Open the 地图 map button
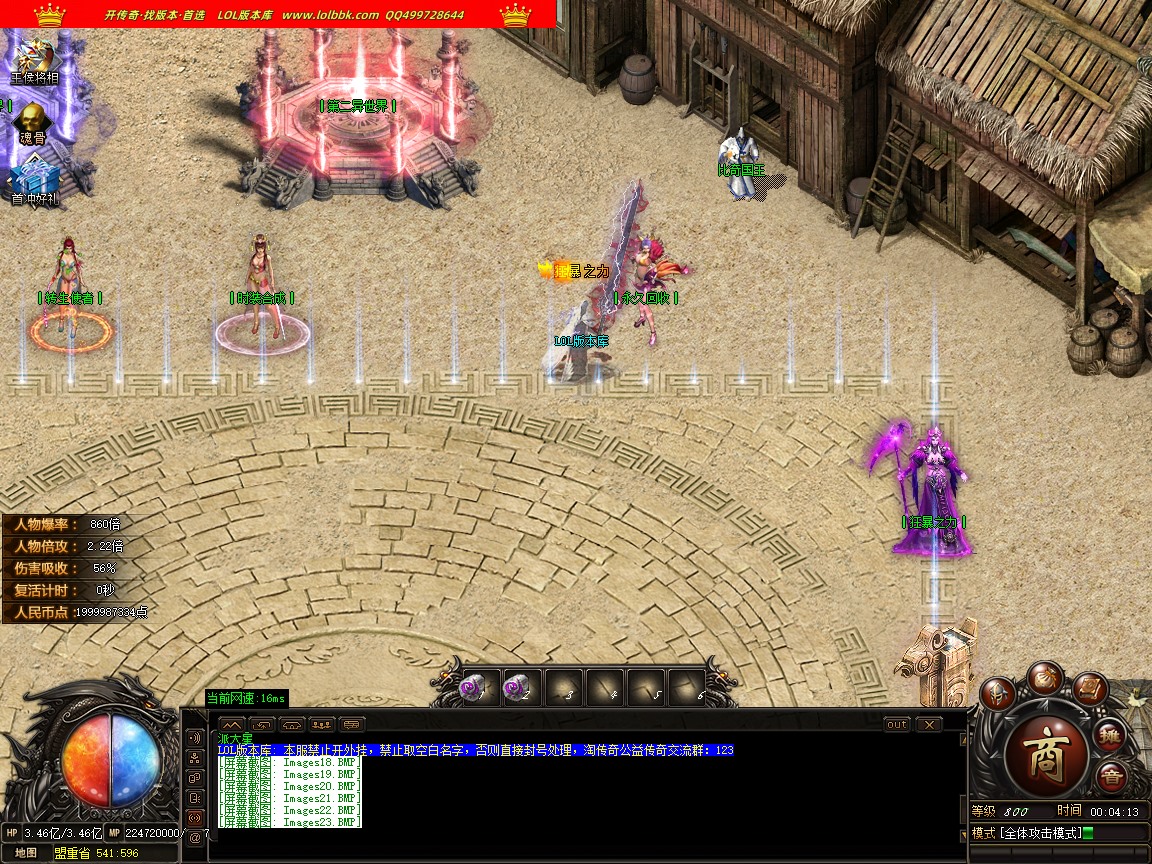The width and height of the screenshot is (1152, 864). (x=26, y=853)
